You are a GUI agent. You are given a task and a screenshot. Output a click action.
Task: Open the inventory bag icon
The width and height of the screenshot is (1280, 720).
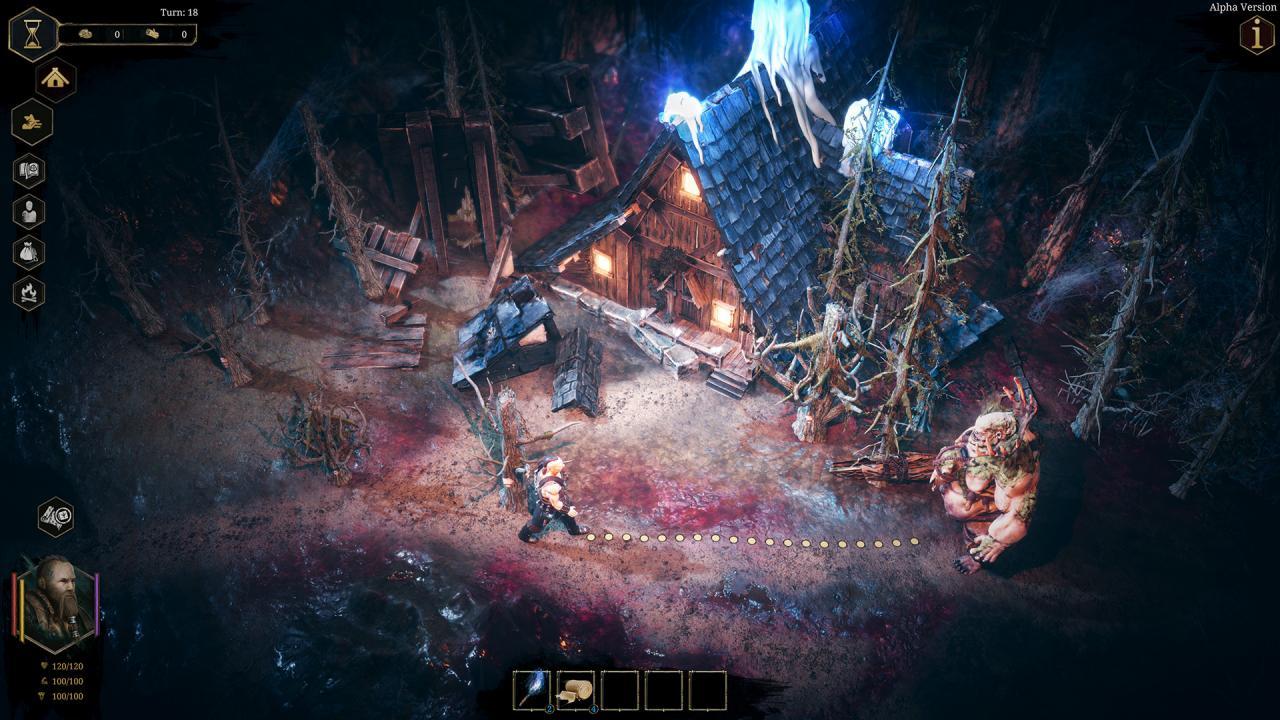pyautogui.click(x=29, y=253)
